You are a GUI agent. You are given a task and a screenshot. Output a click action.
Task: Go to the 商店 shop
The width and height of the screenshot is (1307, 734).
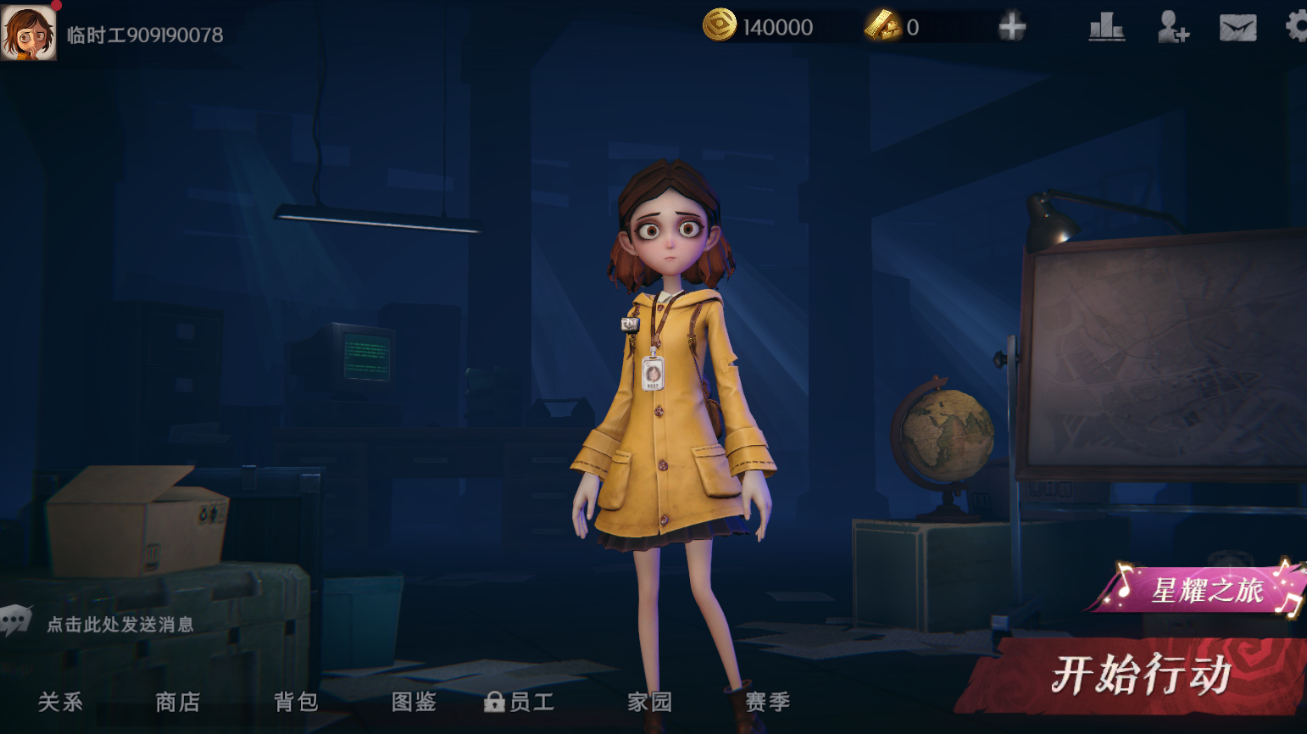(178, 702)
